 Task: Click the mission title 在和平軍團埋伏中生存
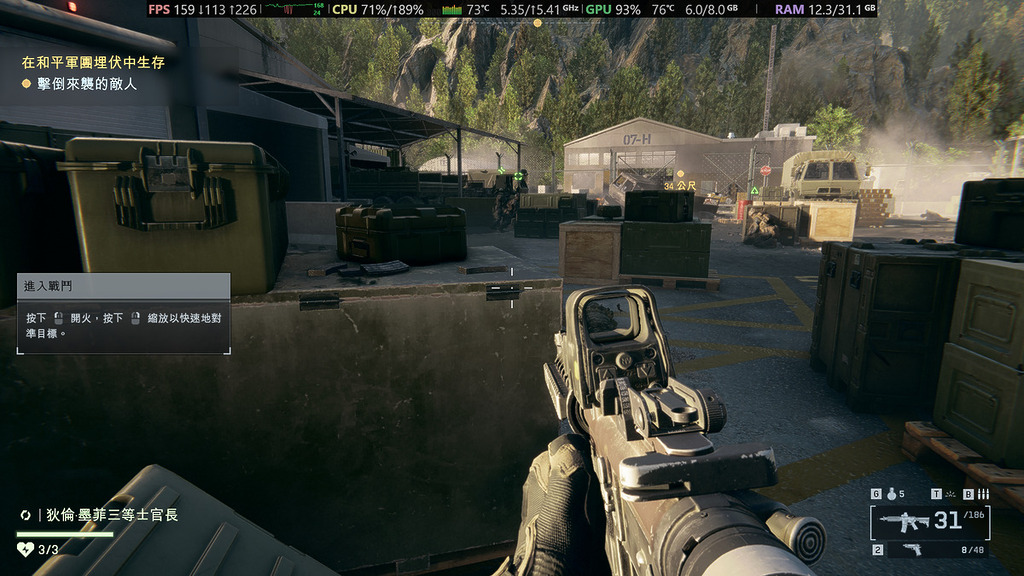(93, 62)
